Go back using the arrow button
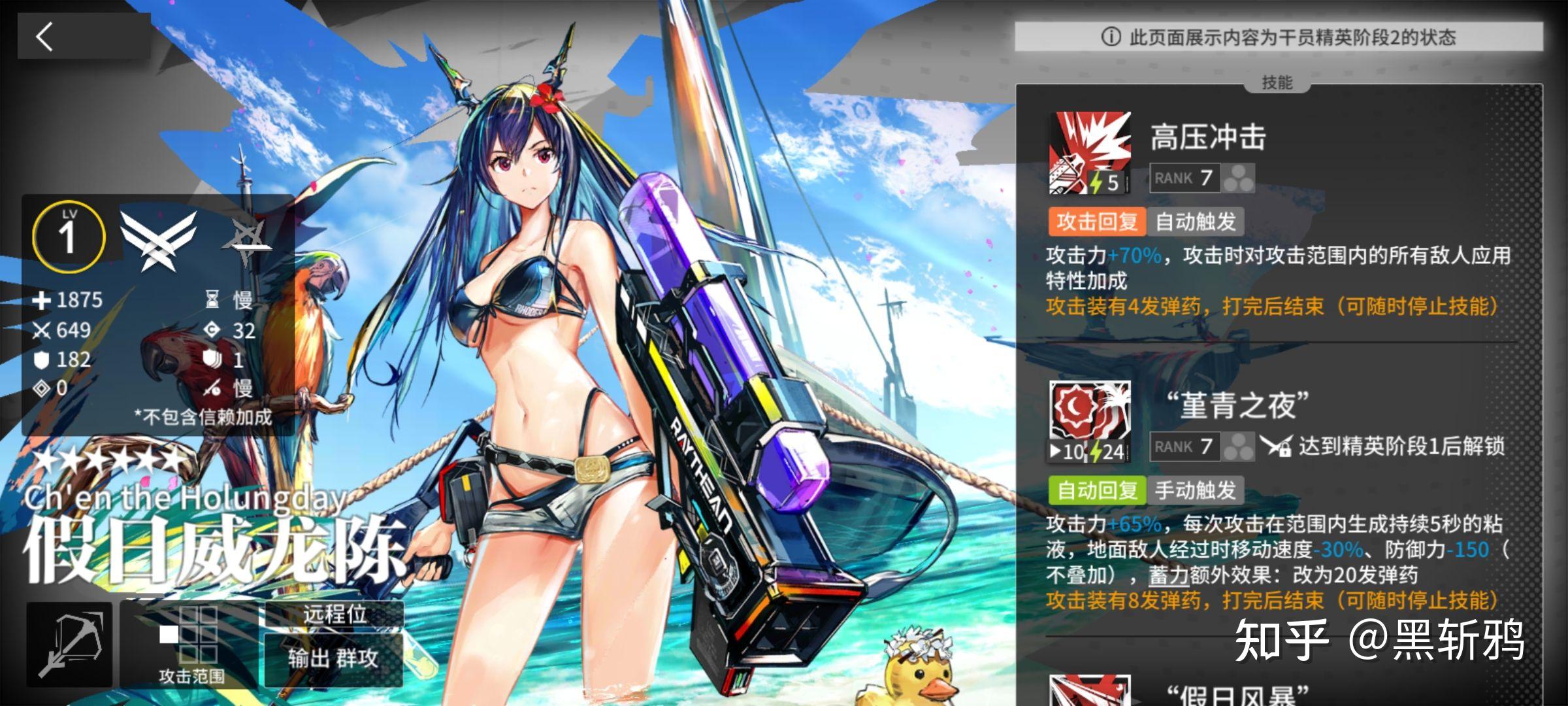Image resolution: width=1568 pixels, height=706 pixels. click(x=44, y=37)
